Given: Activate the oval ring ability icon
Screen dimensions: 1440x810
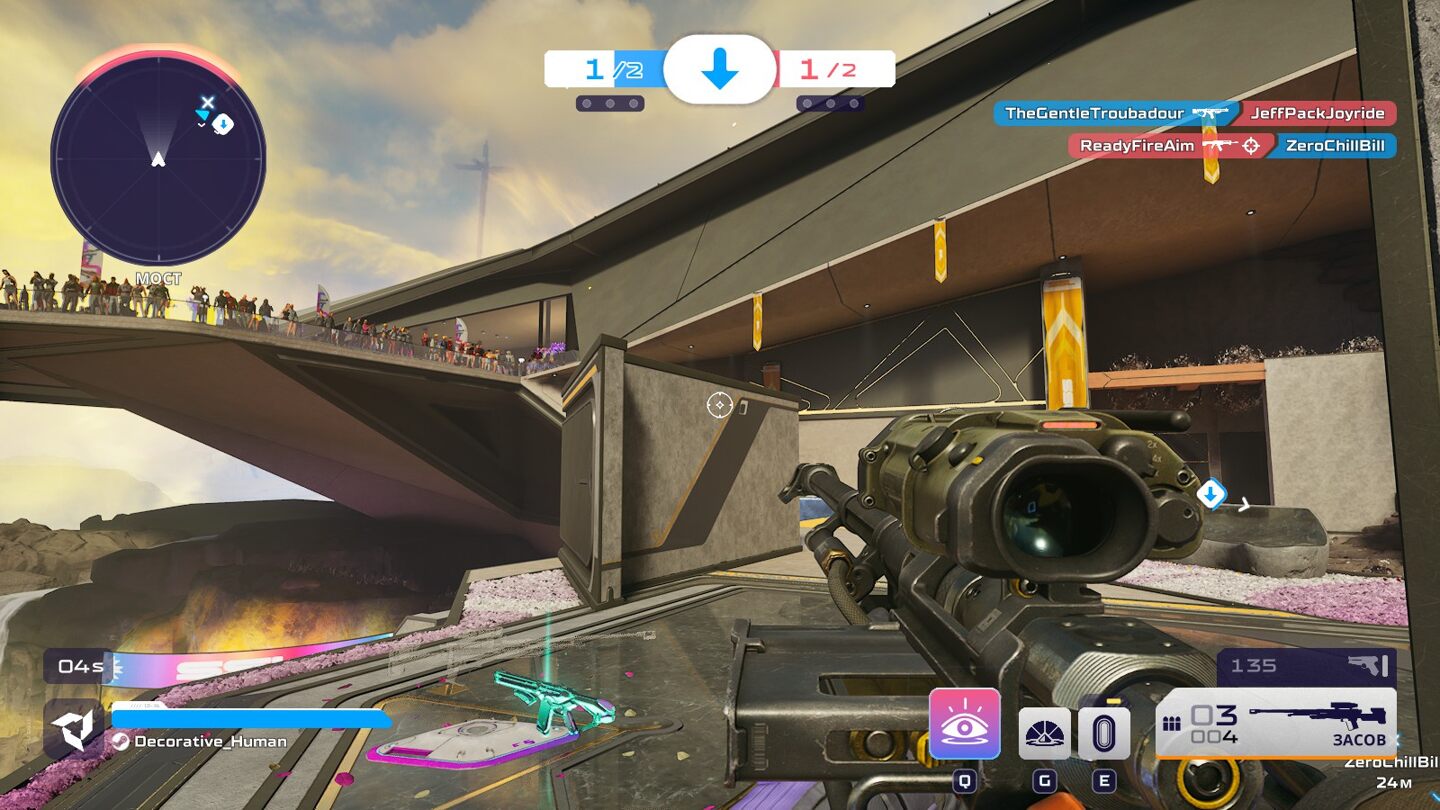Looking at the screenshot, I should click(x=1104, y=733).
